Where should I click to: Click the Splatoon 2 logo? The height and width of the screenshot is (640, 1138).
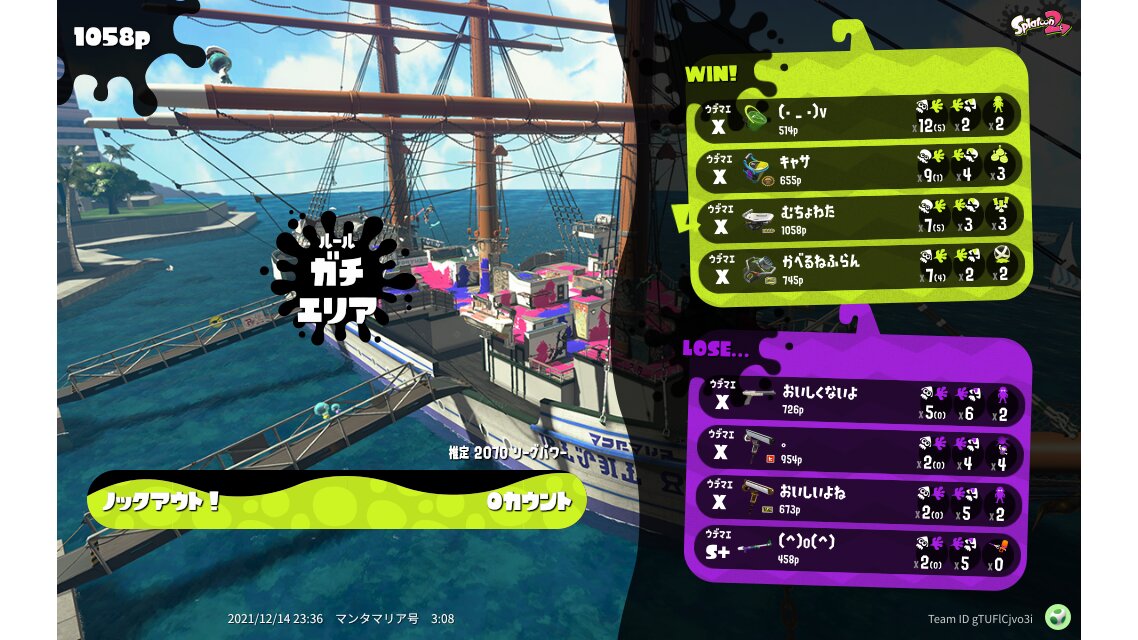[1041, 23]
